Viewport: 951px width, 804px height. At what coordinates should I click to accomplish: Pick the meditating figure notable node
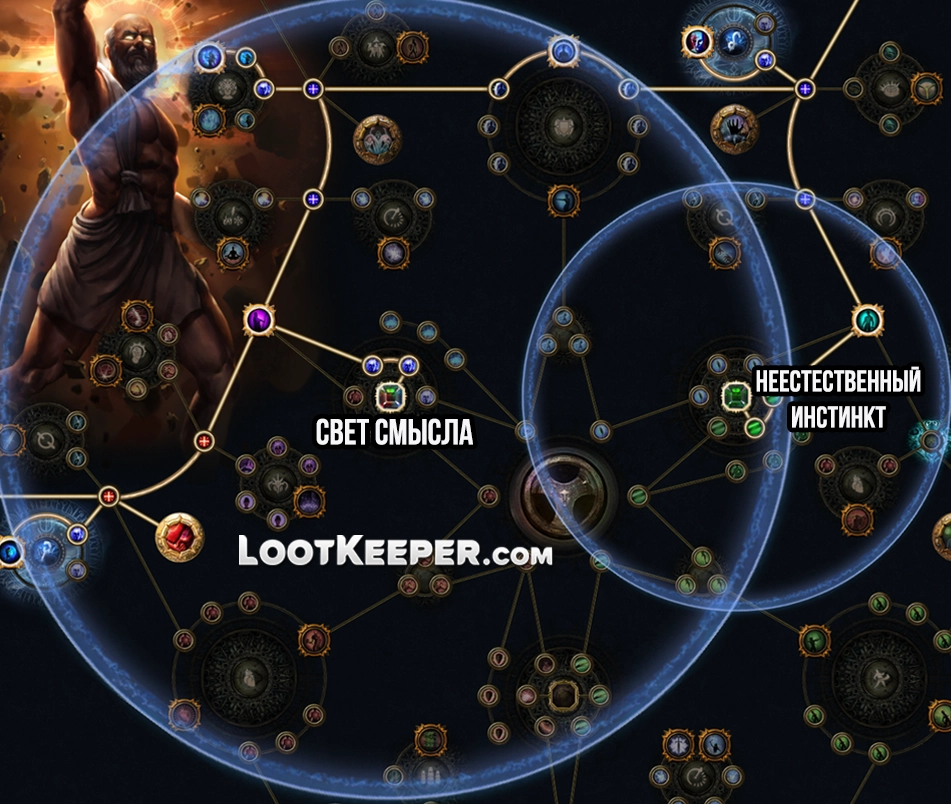click(x=231, y=249)
